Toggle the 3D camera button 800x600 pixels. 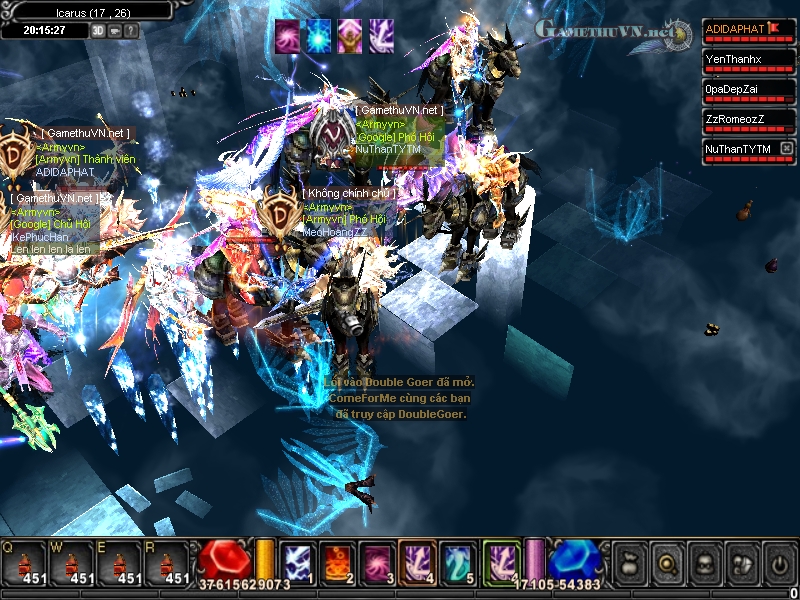98,30
